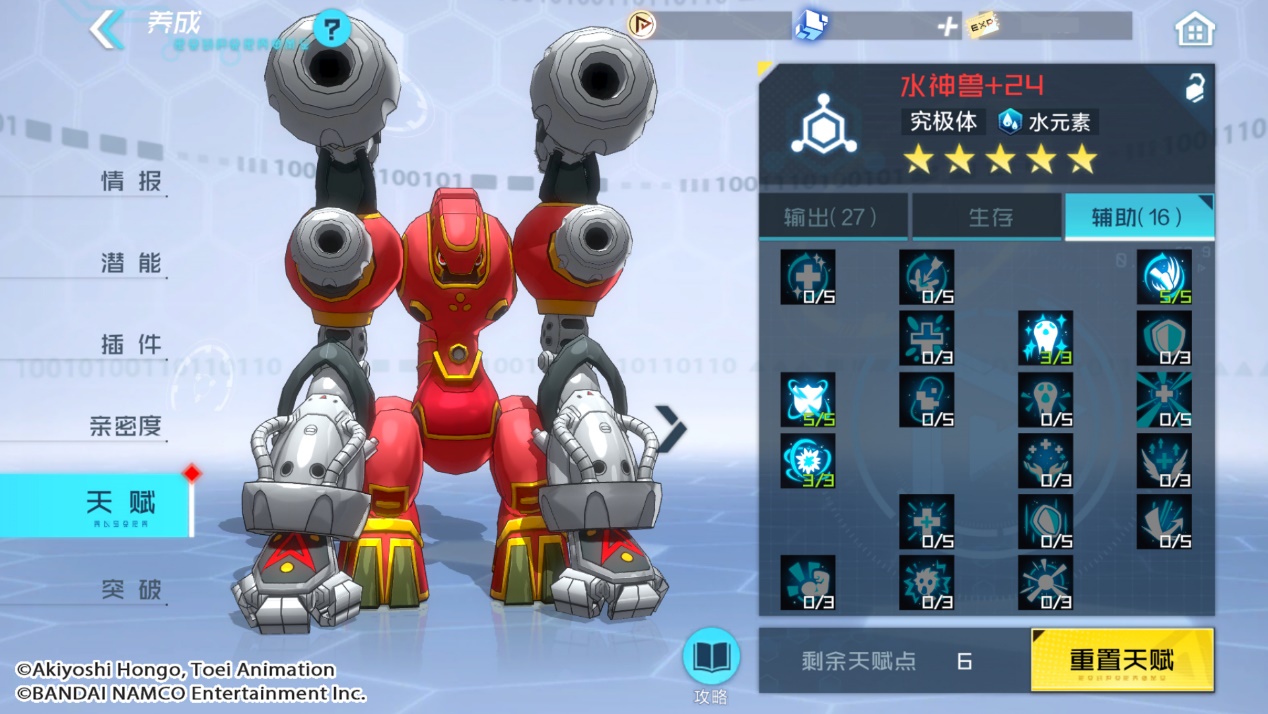
Task: Return to the home screen
Action: [x=1194, y=30]
